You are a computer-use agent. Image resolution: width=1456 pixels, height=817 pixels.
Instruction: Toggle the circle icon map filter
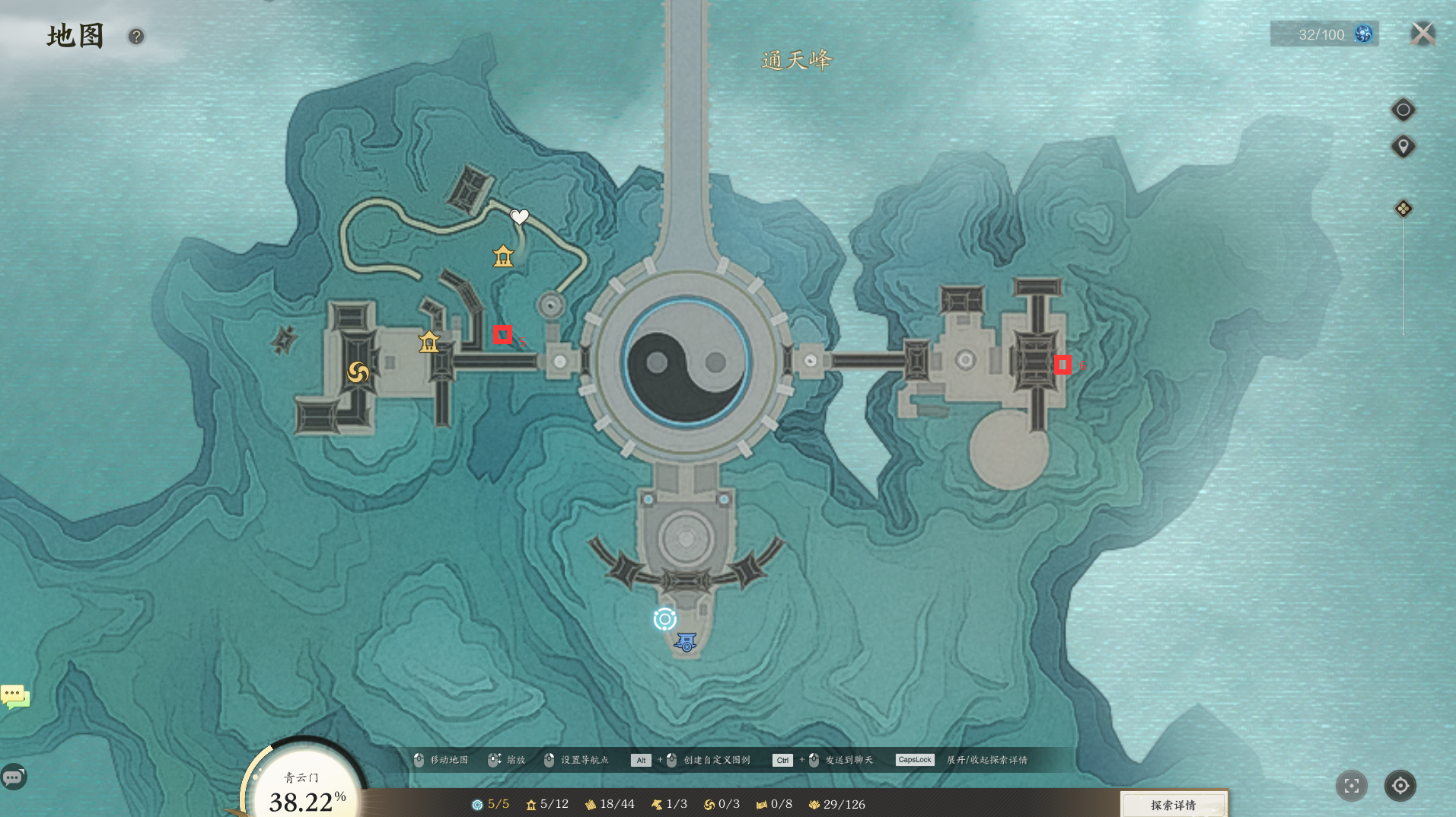click(1403, 110)
